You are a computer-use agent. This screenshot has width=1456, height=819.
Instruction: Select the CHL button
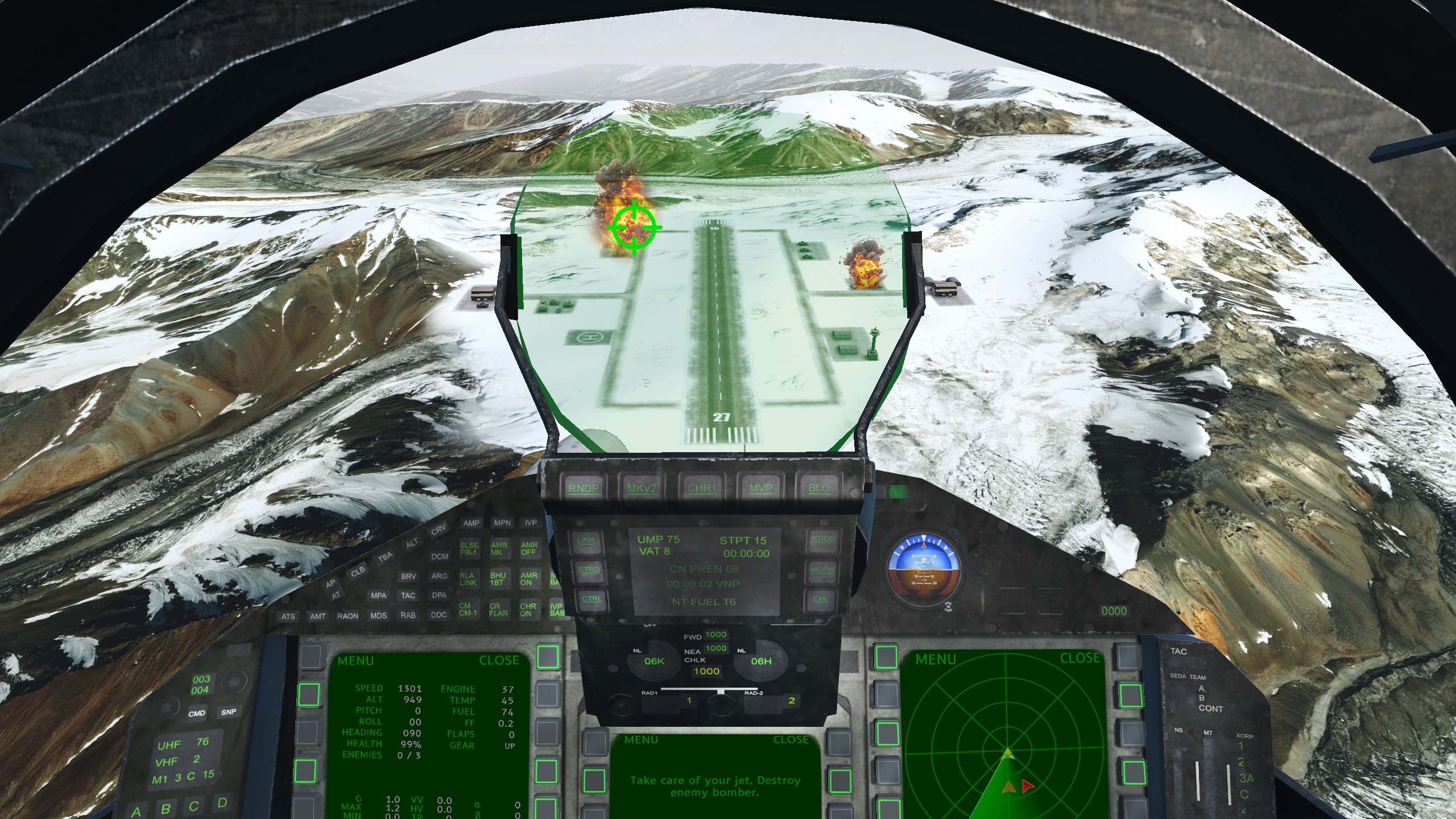coord(821,599)
